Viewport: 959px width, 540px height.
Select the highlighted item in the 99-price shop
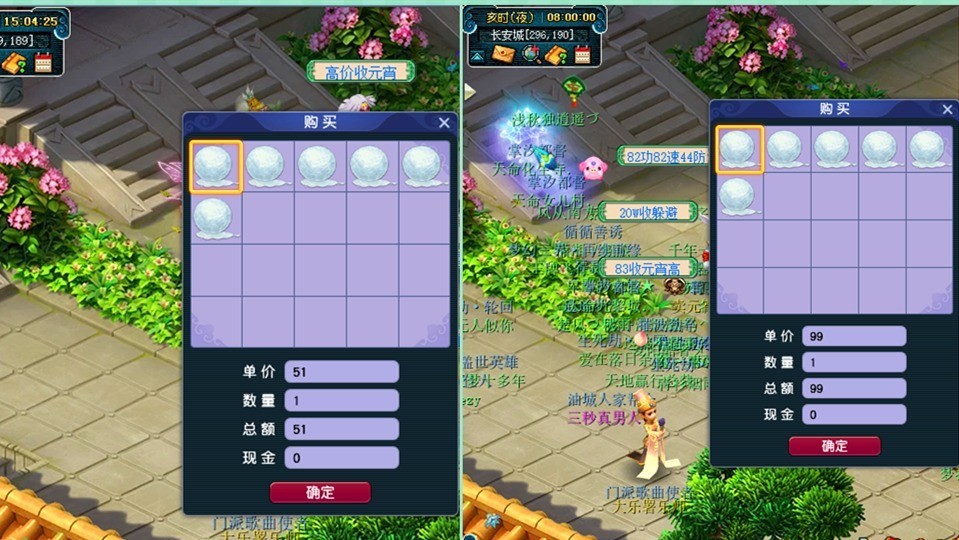pos(740,150)
